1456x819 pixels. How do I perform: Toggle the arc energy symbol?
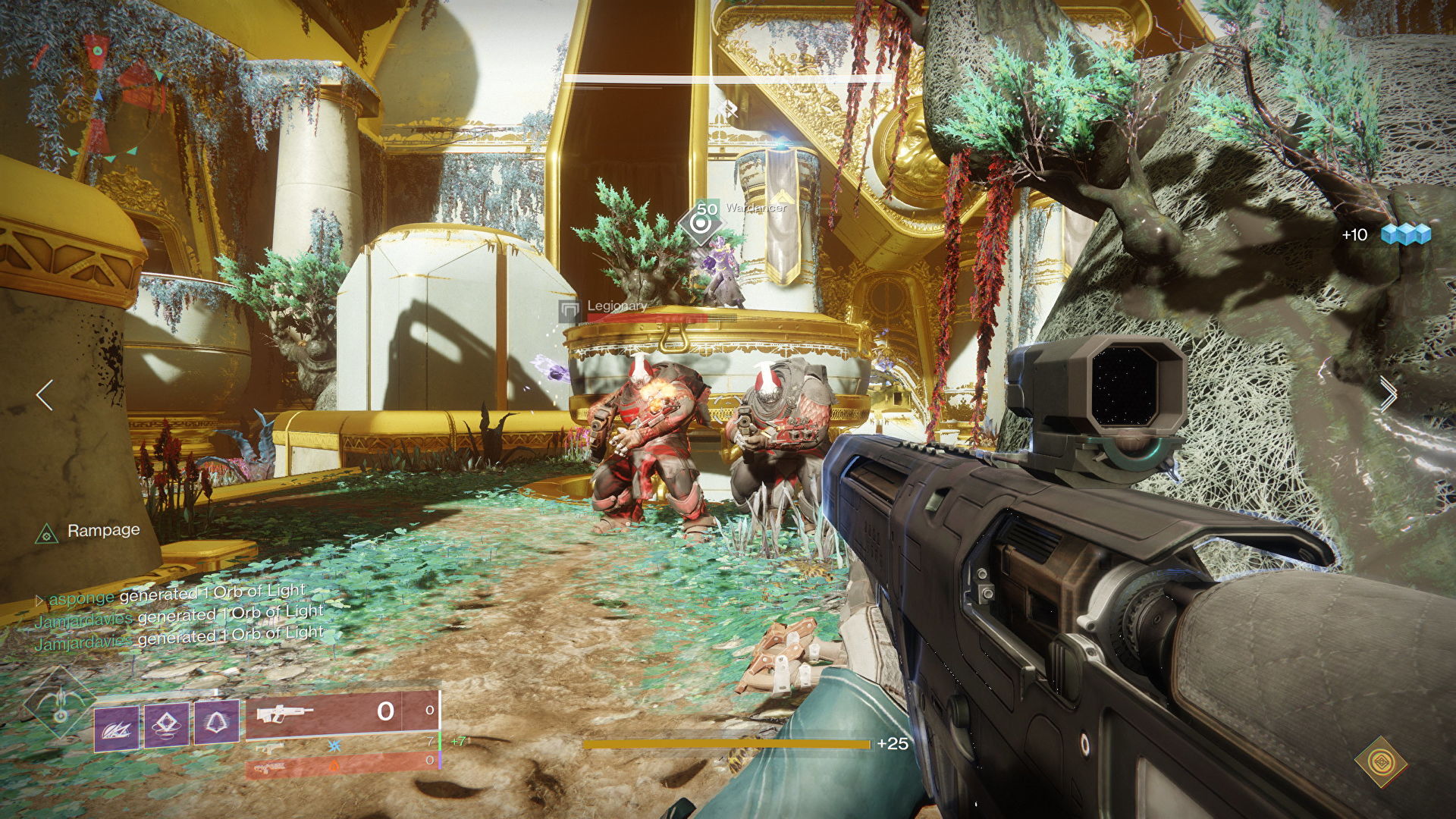click(x=333, y=748)
